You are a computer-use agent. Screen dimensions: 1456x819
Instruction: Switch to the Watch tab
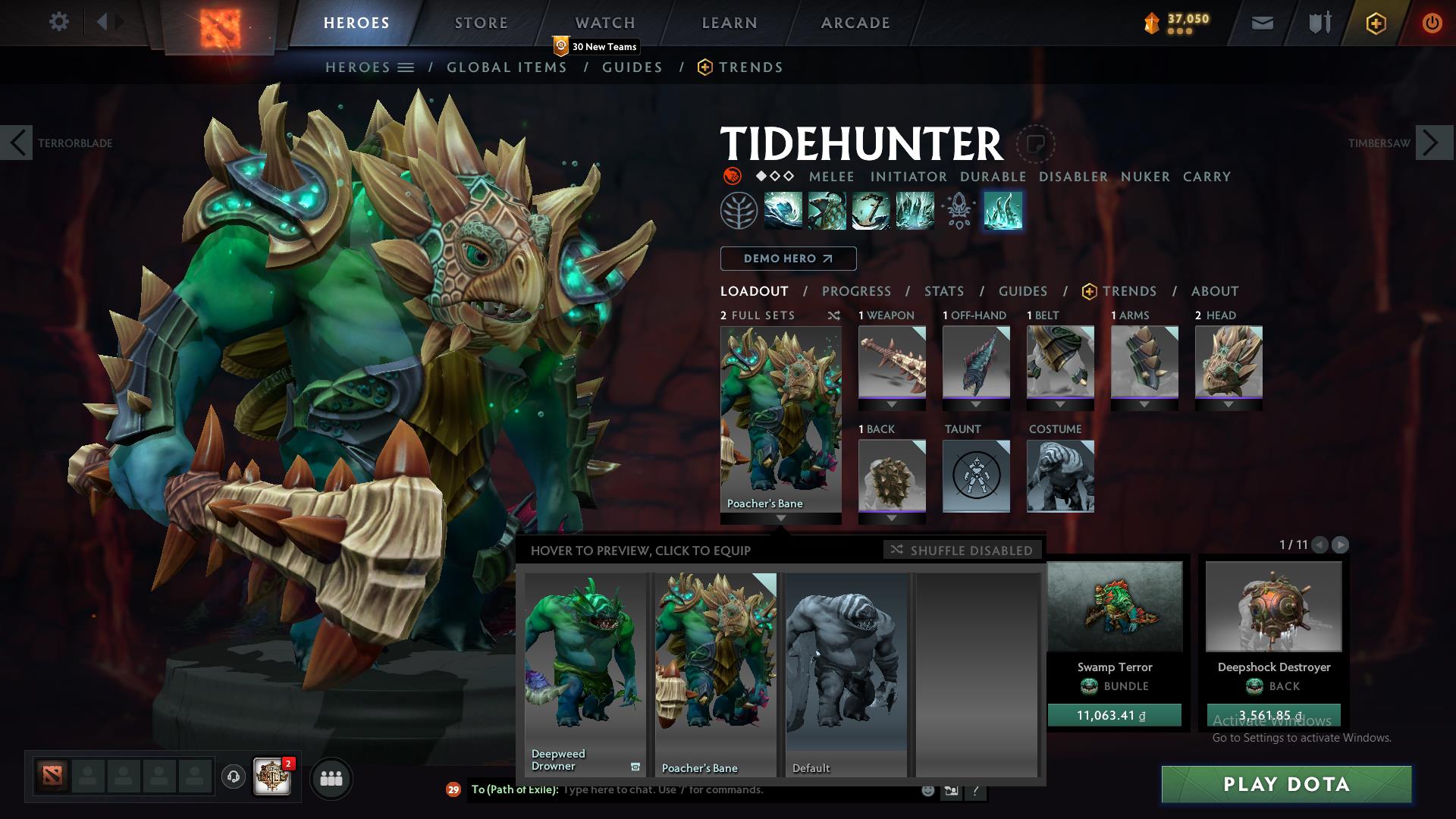click(x=604, y=23)
